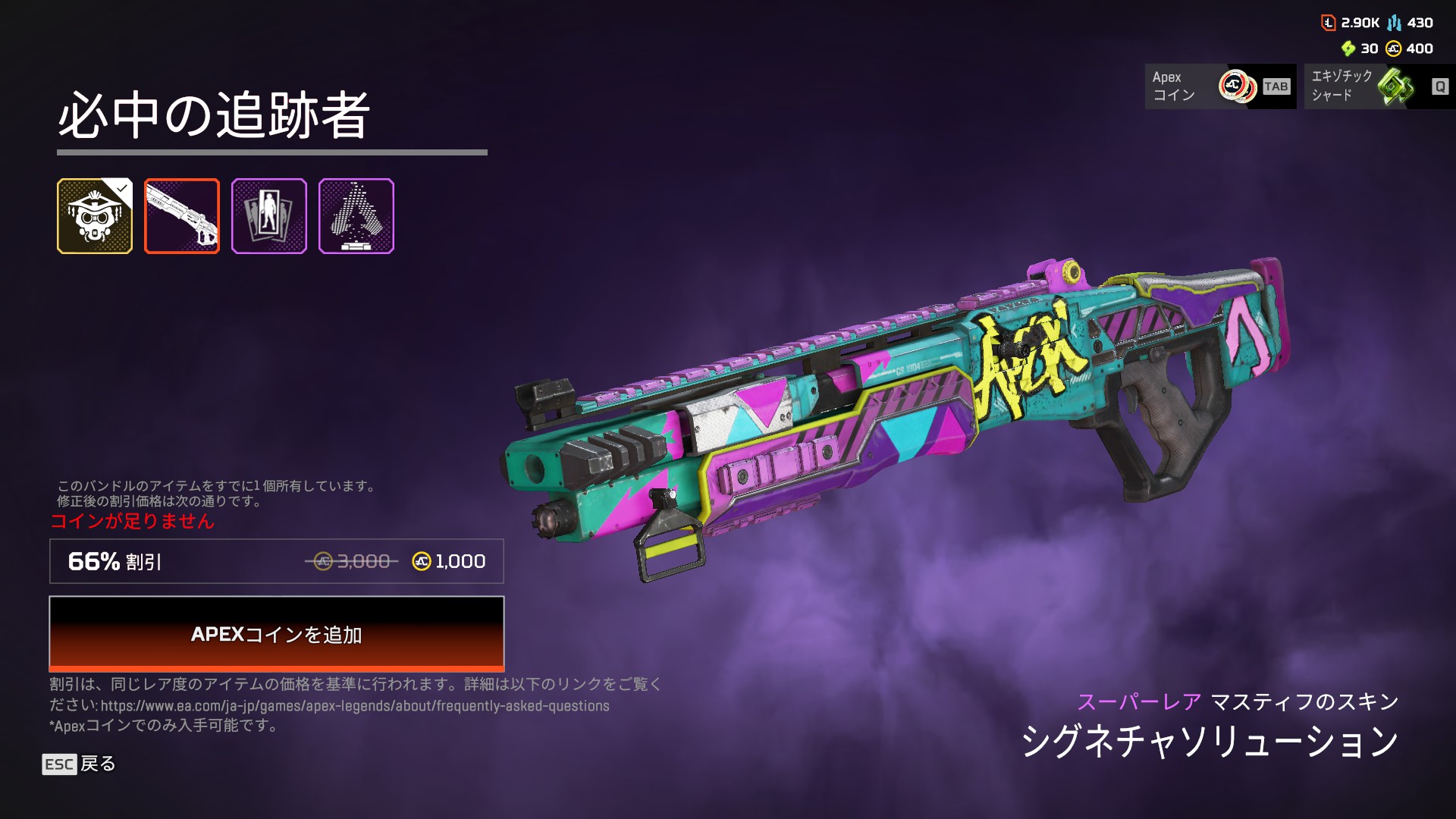
Task: Choose the legend banner frame thumbnail
Action: (269, 216)
